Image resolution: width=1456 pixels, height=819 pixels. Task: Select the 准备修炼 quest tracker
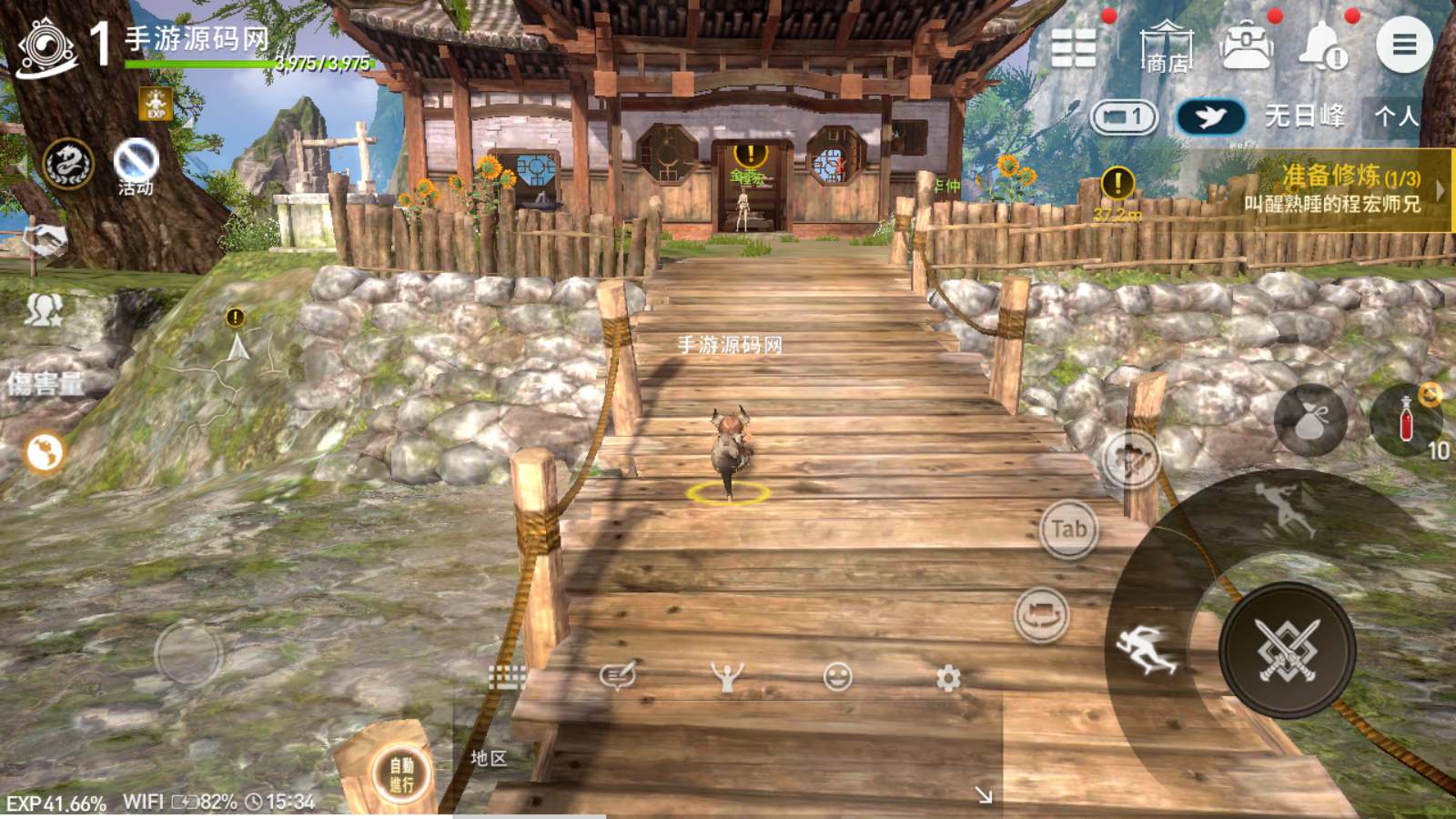1332,189
